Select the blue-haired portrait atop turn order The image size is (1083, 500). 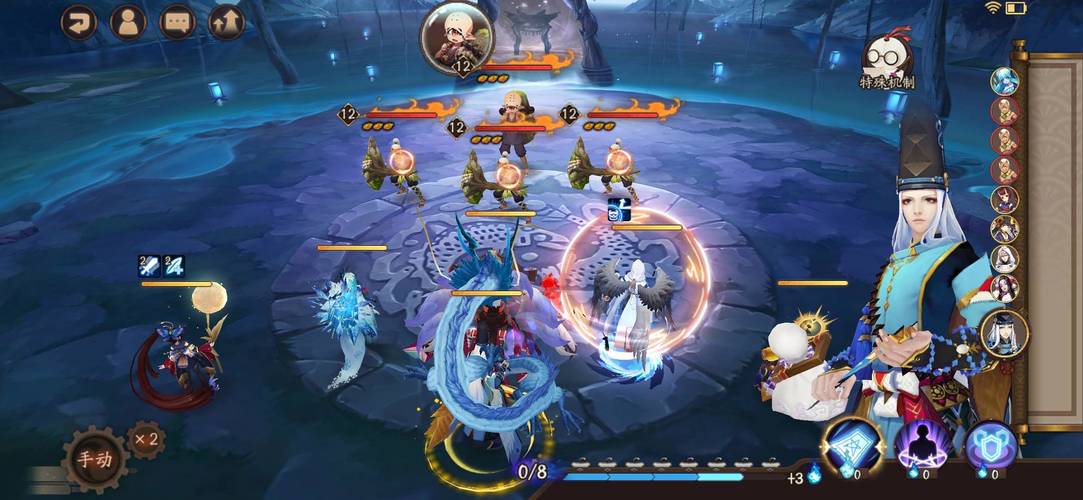[1004, 81]
